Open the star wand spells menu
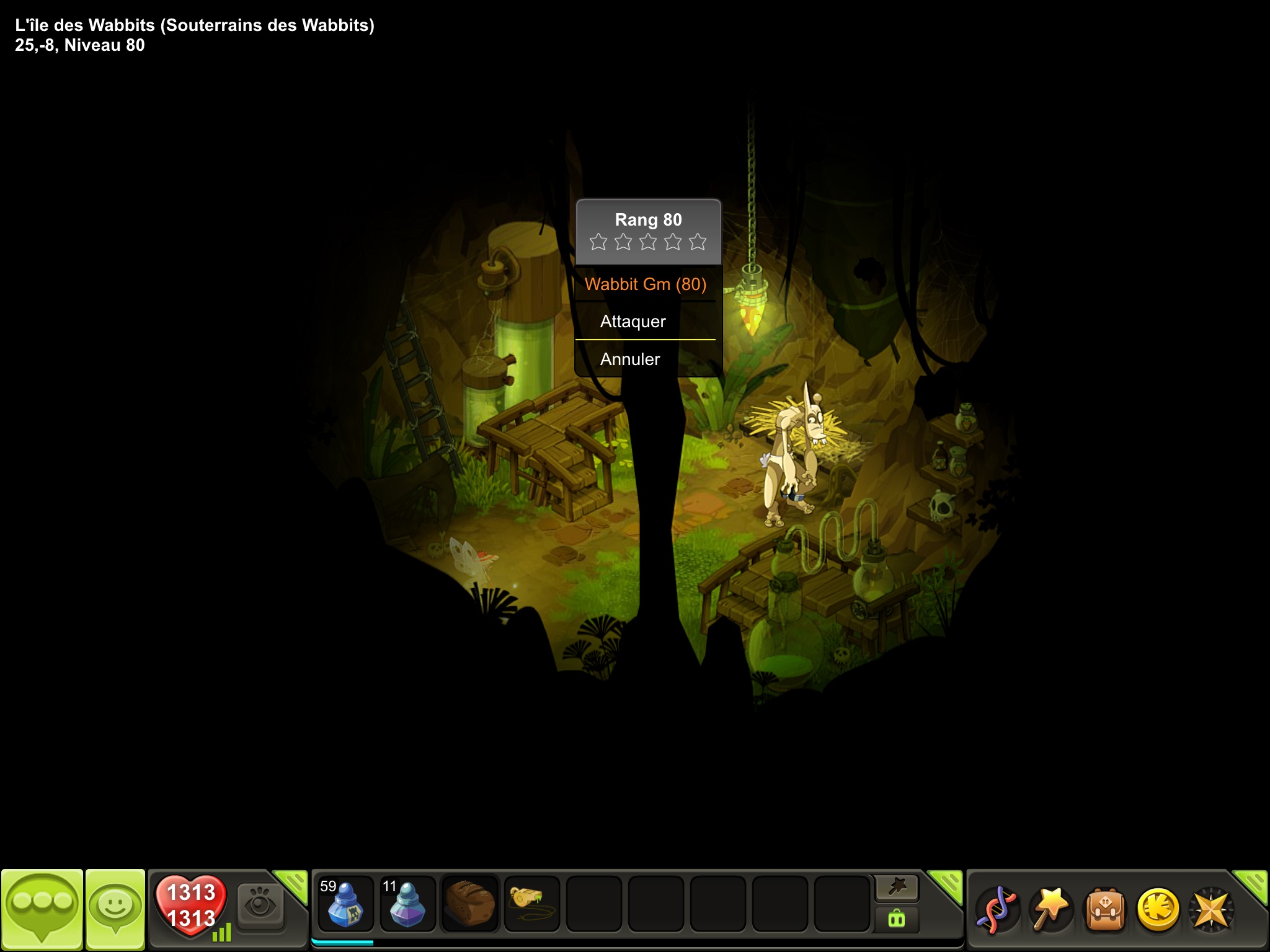 [1051, 910]
